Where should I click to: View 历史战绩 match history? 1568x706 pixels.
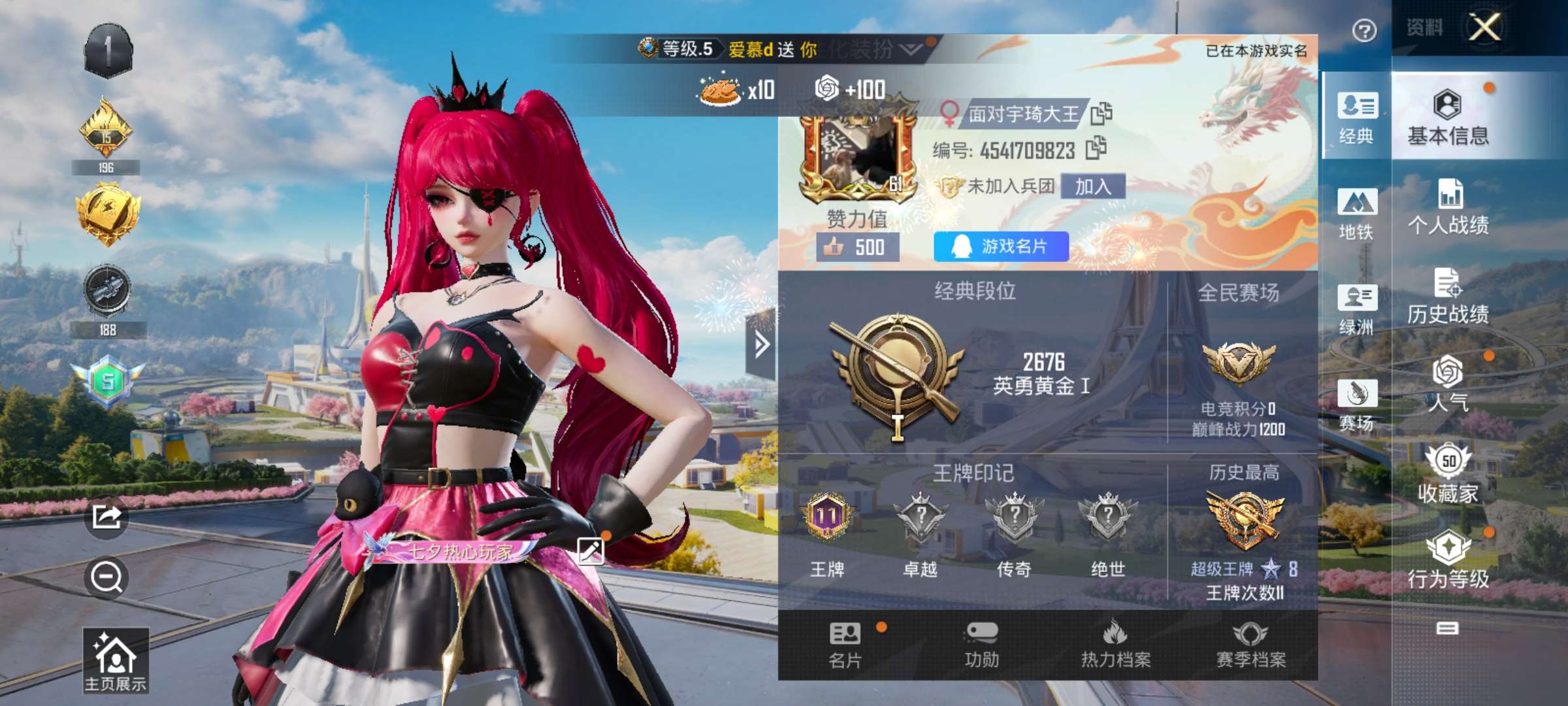pyautogui.click(x=1448, y=297)
